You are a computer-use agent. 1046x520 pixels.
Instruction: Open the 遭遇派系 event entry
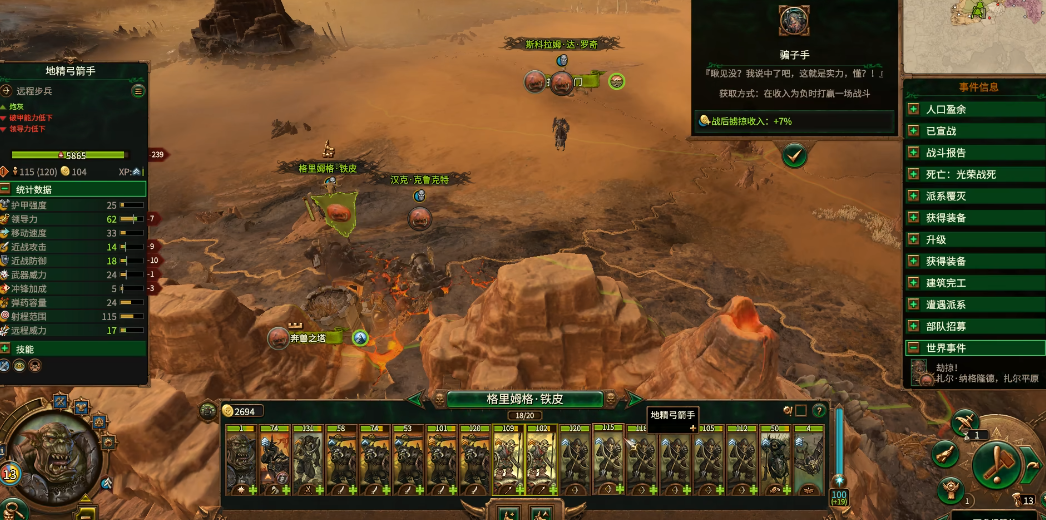coord(913,305)
